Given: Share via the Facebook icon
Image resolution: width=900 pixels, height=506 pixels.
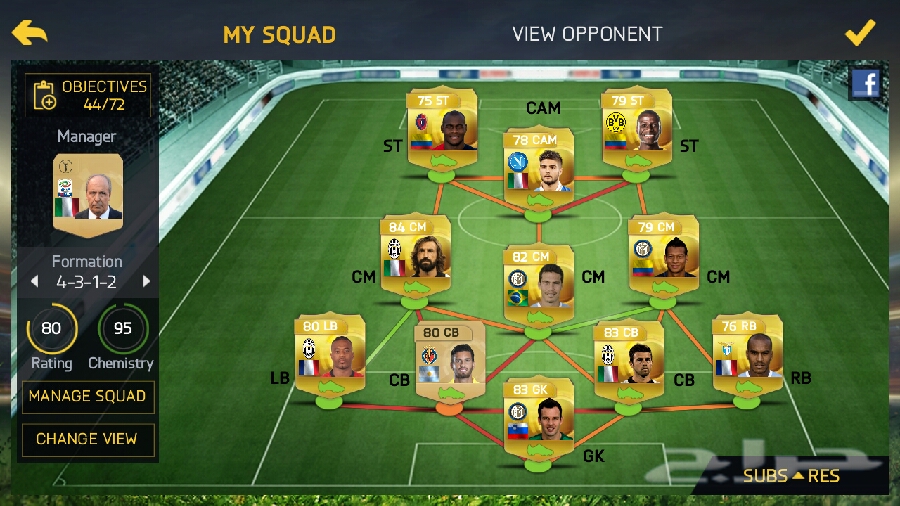Looking at the screenshot, I should coord(865,85).
